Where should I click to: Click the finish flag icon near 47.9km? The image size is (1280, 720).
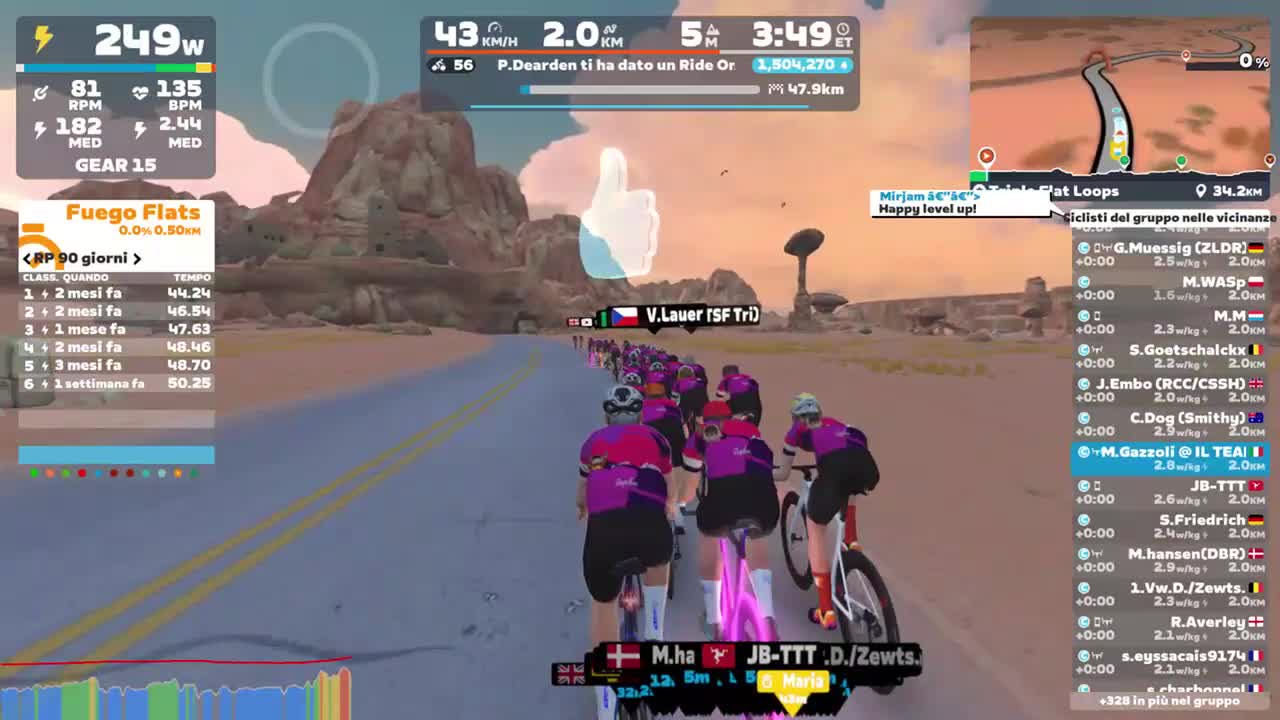775,90
